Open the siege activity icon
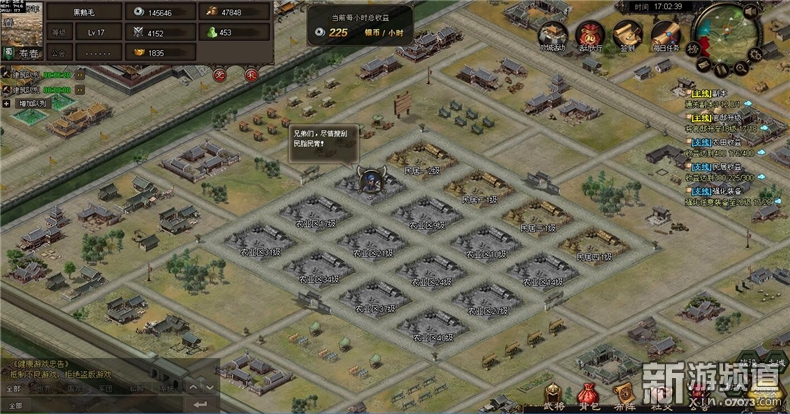This screenshot has height=414, width=790. point(553,33)
